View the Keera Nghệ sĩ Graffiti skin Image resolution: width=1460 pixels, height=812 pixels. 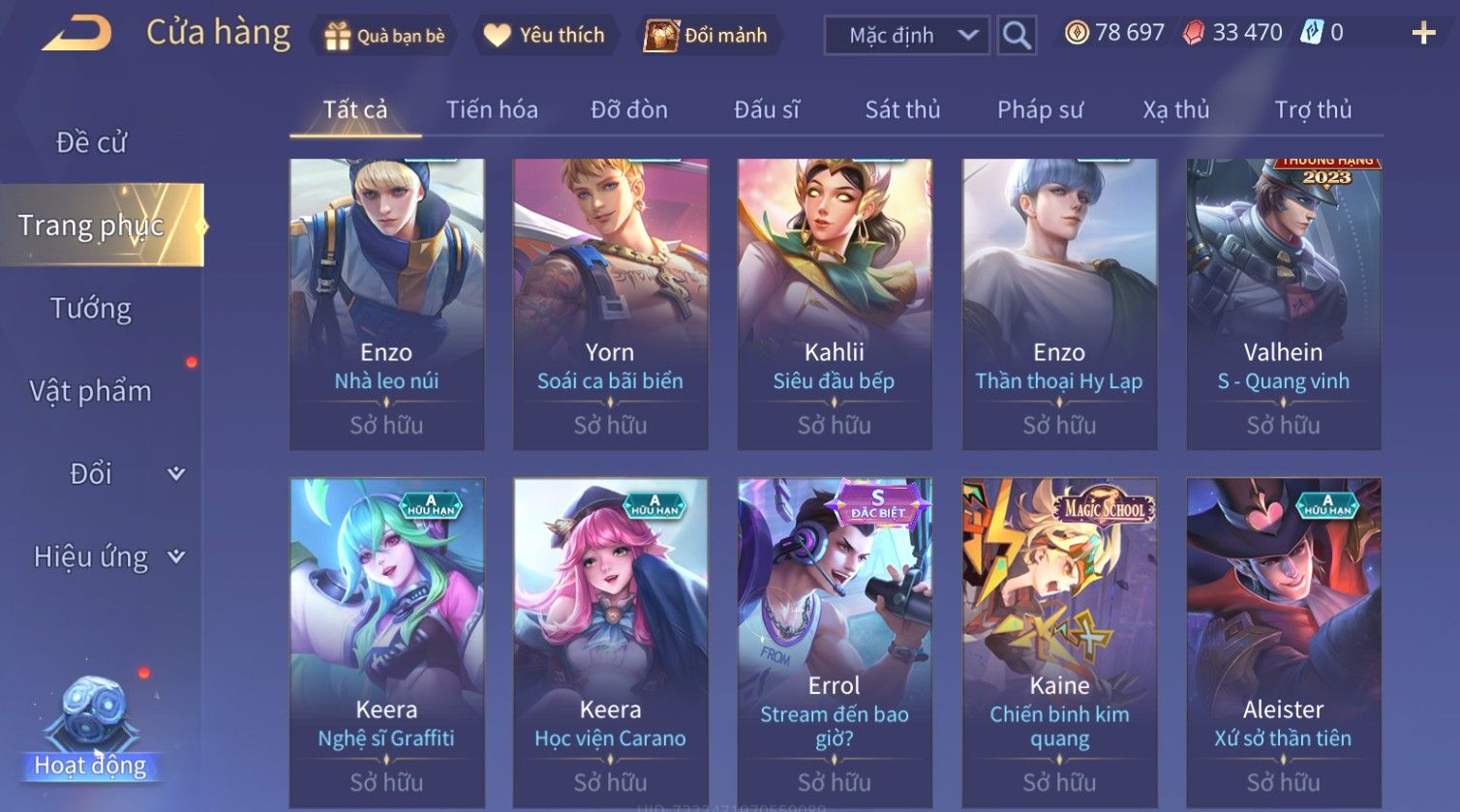tap(386, 639)
